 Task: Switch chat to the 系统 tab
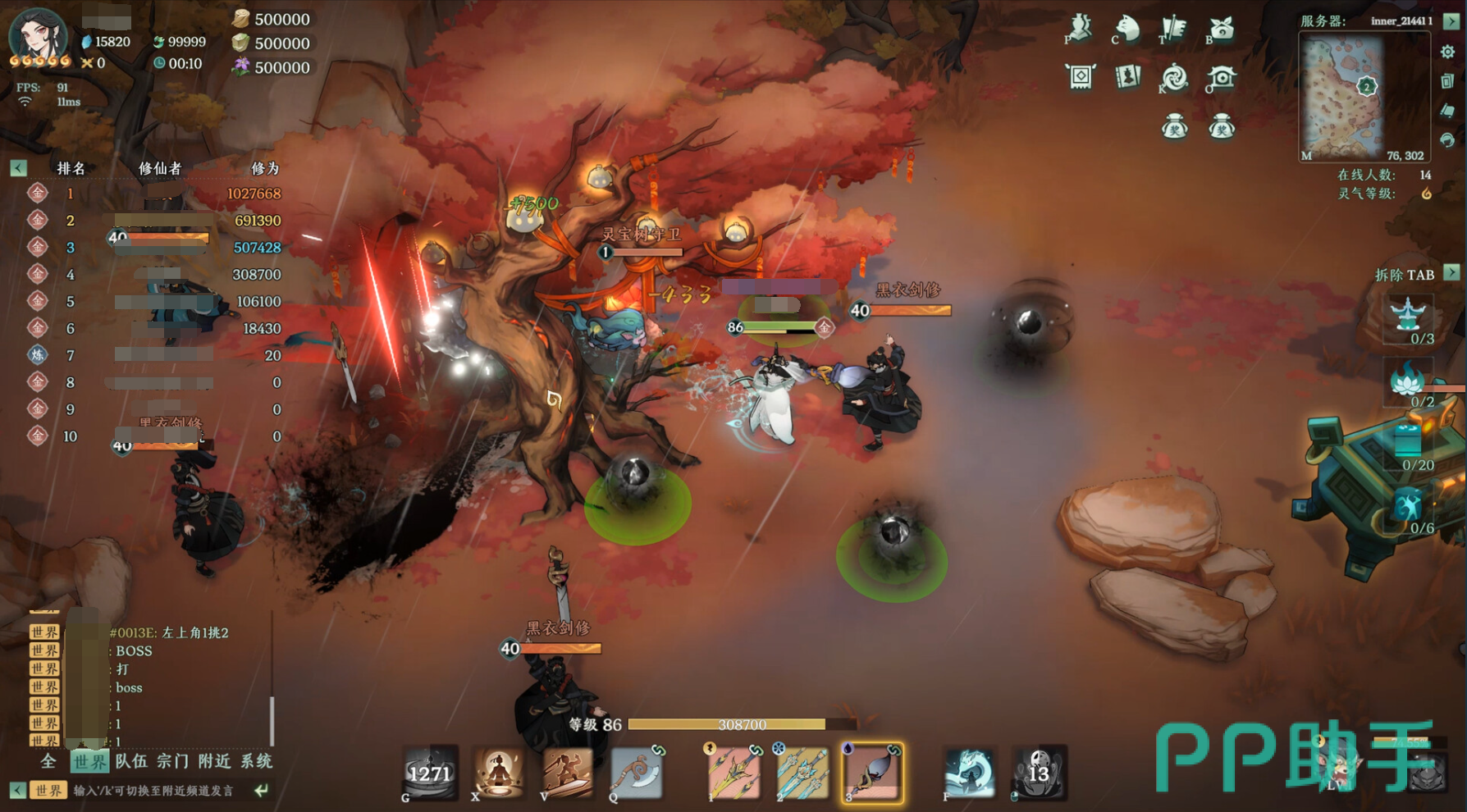point(256,761)
